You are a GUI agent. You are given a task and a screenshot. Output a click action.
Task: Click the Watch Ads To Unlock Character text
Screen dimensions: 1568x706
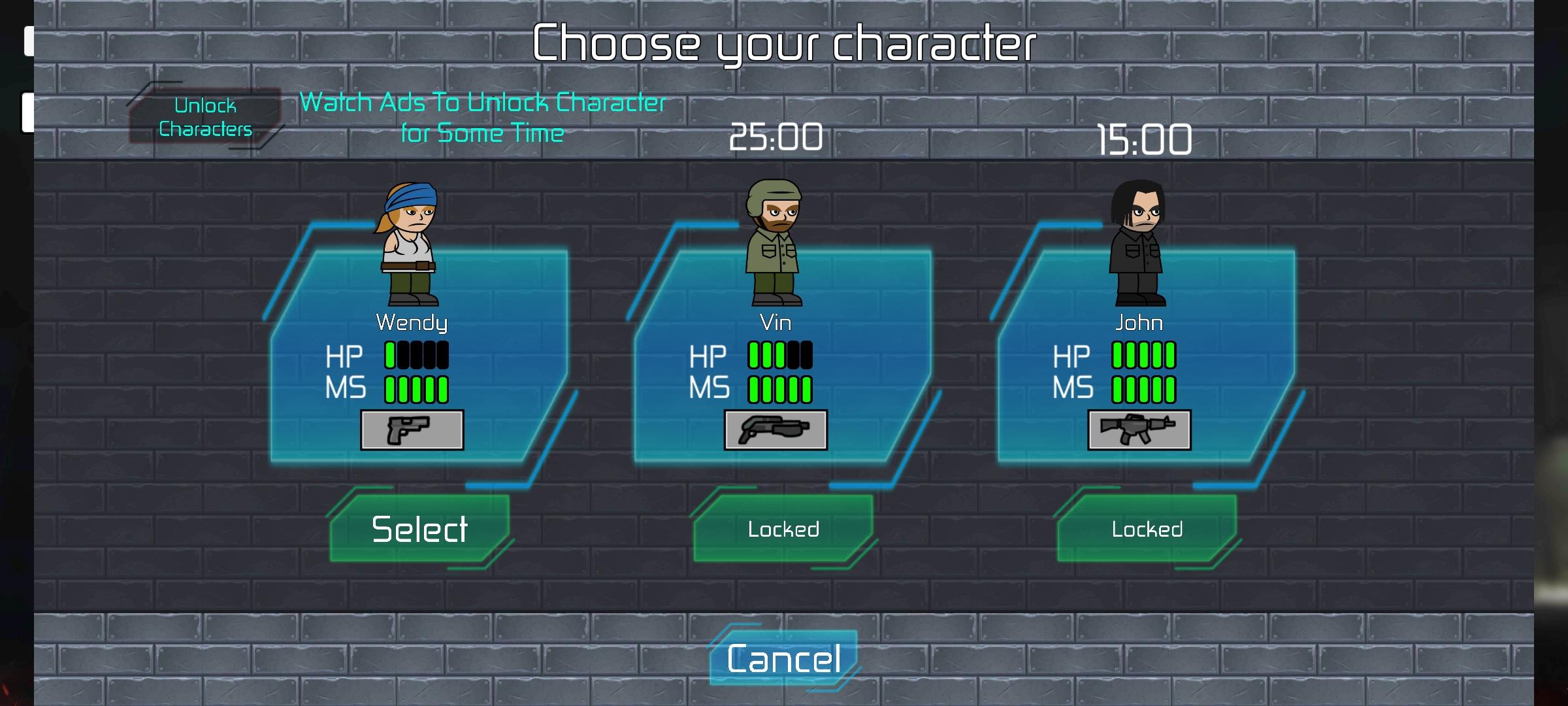pos(483,116)
